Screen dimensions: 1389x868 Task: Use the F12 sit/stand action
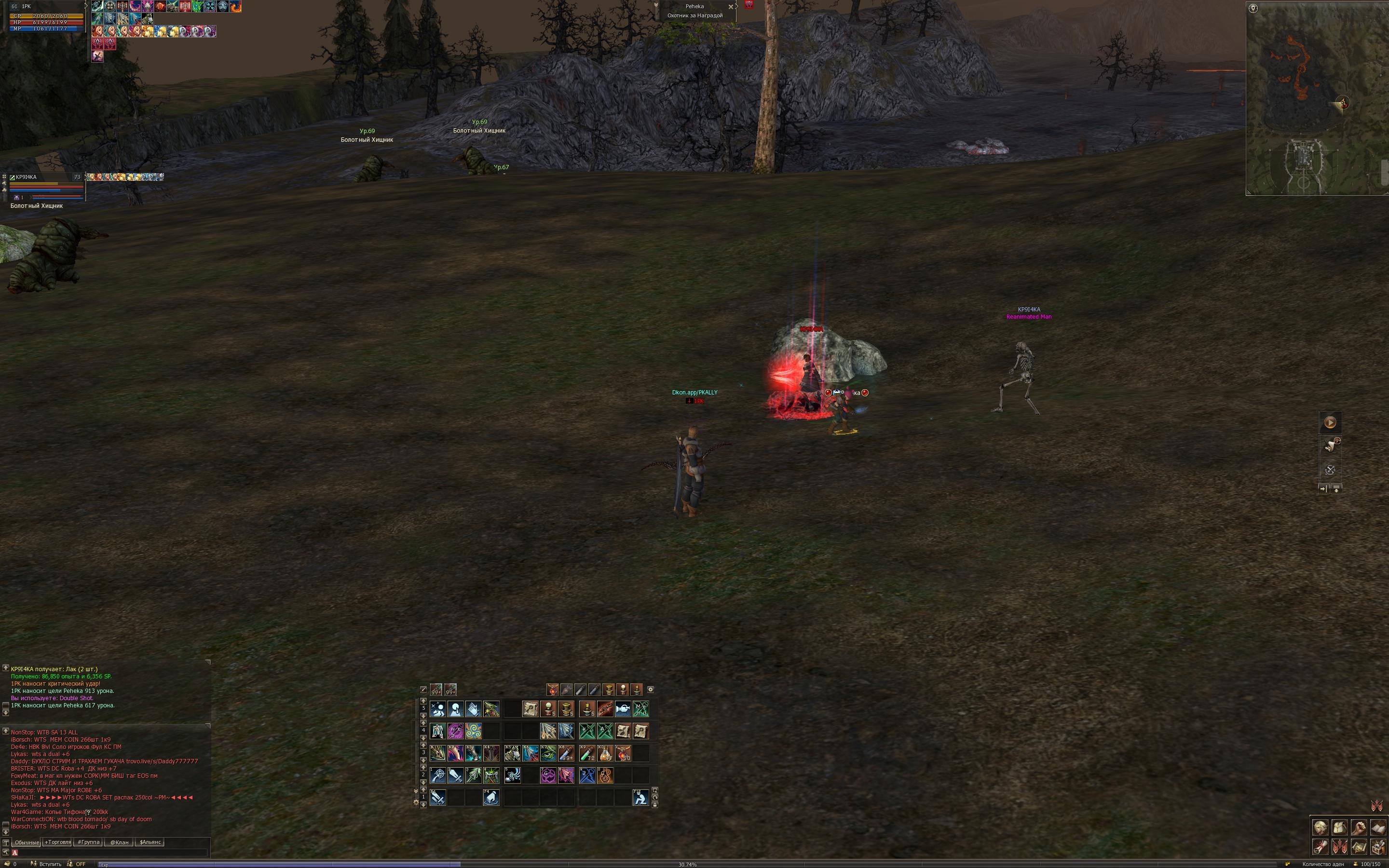point(640,798)
